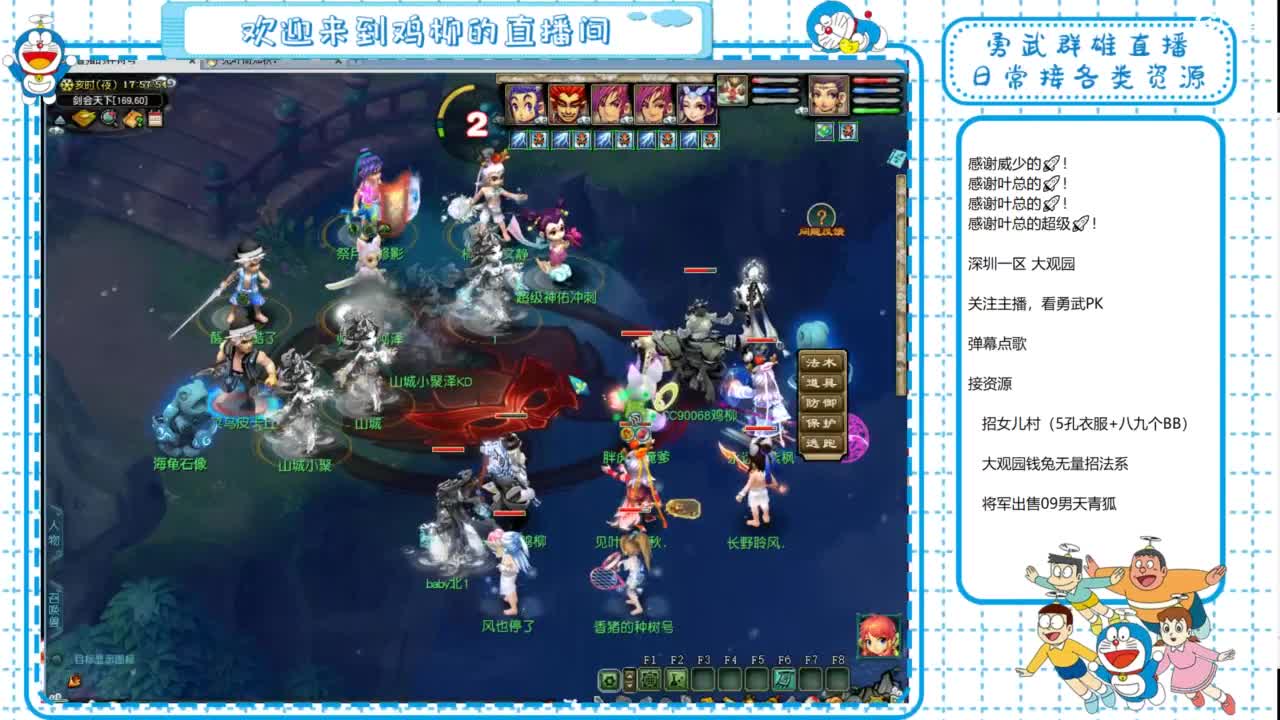Open the calendar icon in the top-left HUD
The width and height of the screenshot is (1280, 720).
(x=155, y=119)
